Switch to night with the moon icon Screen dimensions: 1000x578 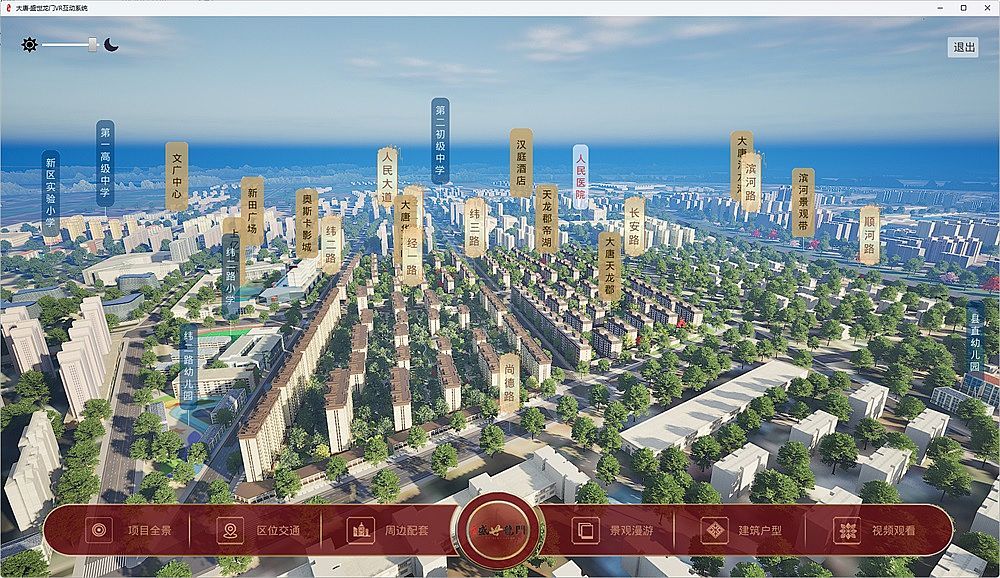coord(111,45)
